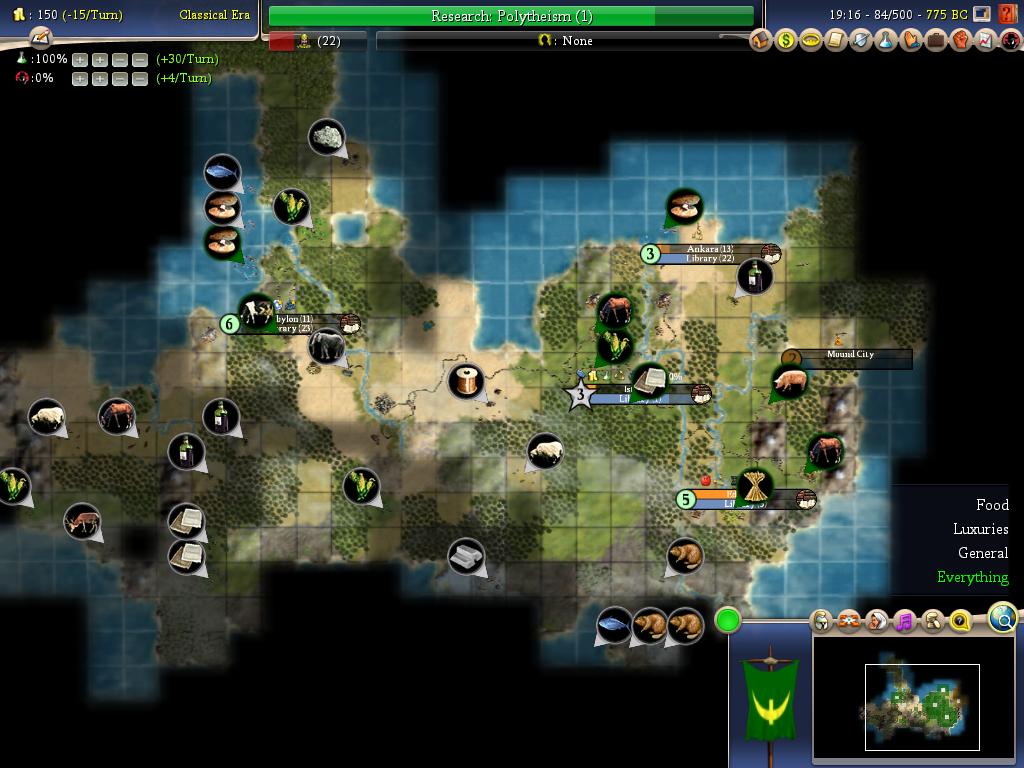Open the Info Screen graph icon
The image size is (1024, 768).
(986, 41)
